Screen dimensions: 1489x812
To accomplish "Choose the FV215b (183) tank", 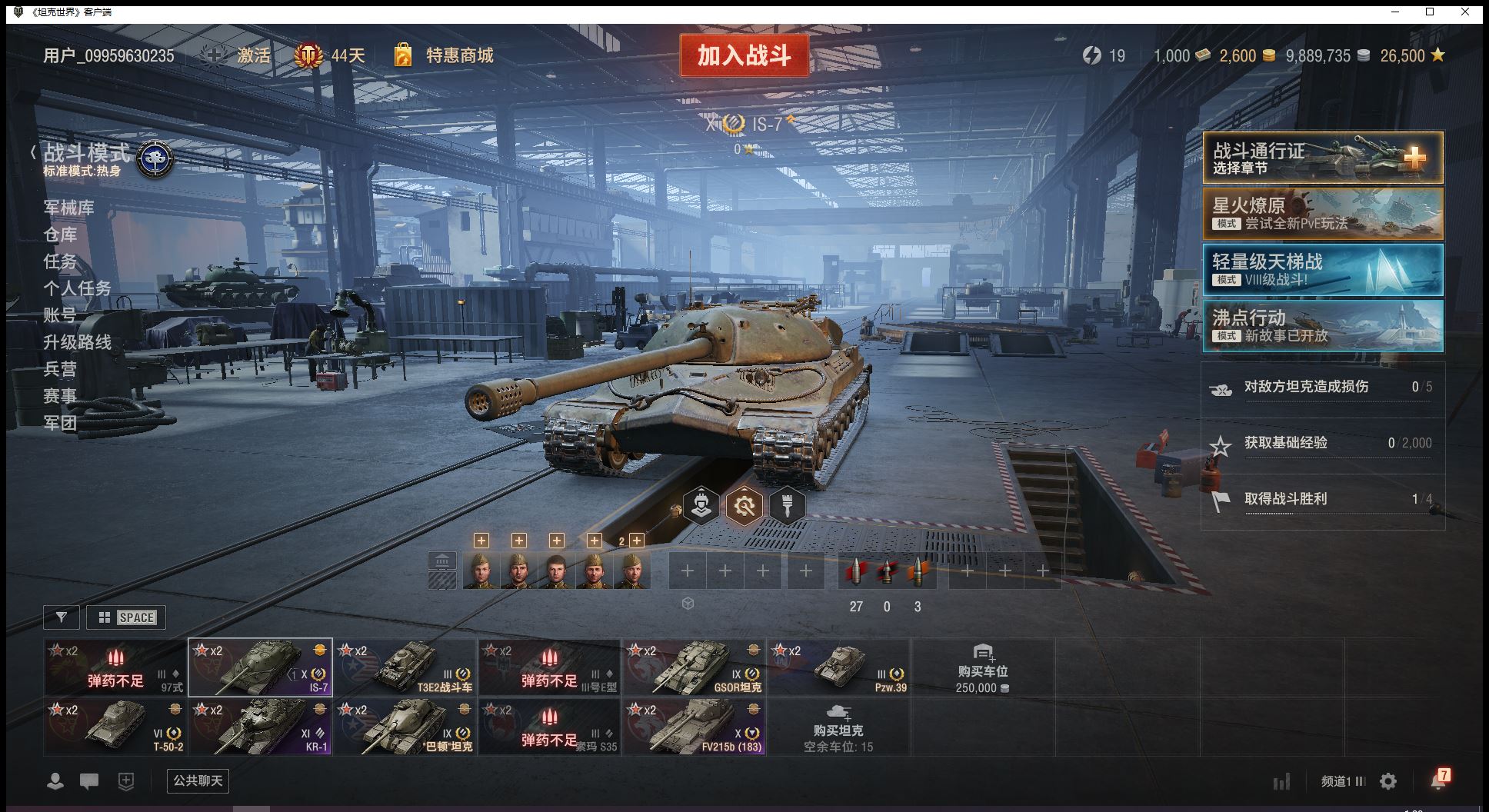I will [x=694, y=727].
